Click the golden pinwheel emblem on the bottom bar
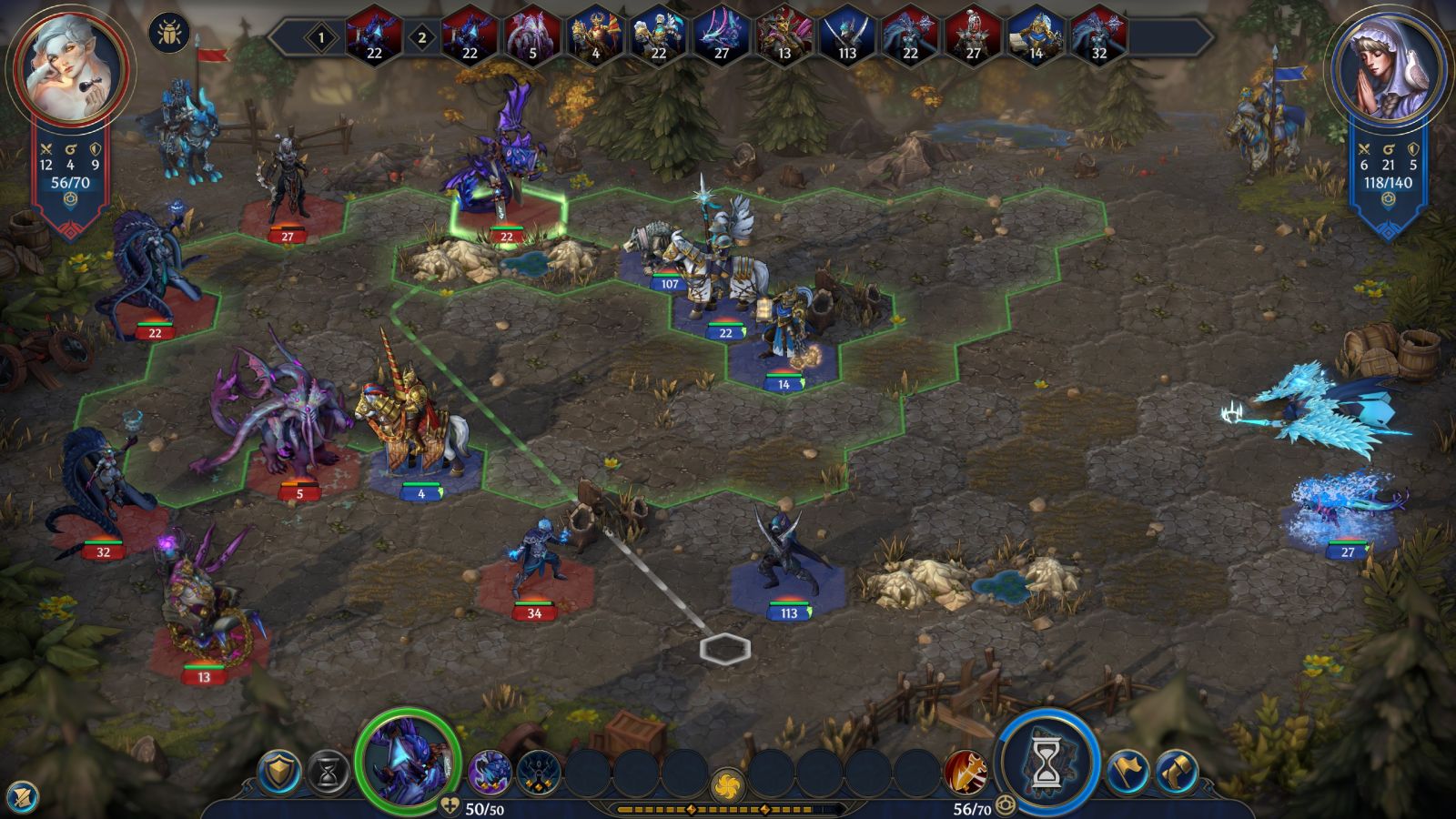 [x=727, y=785]
